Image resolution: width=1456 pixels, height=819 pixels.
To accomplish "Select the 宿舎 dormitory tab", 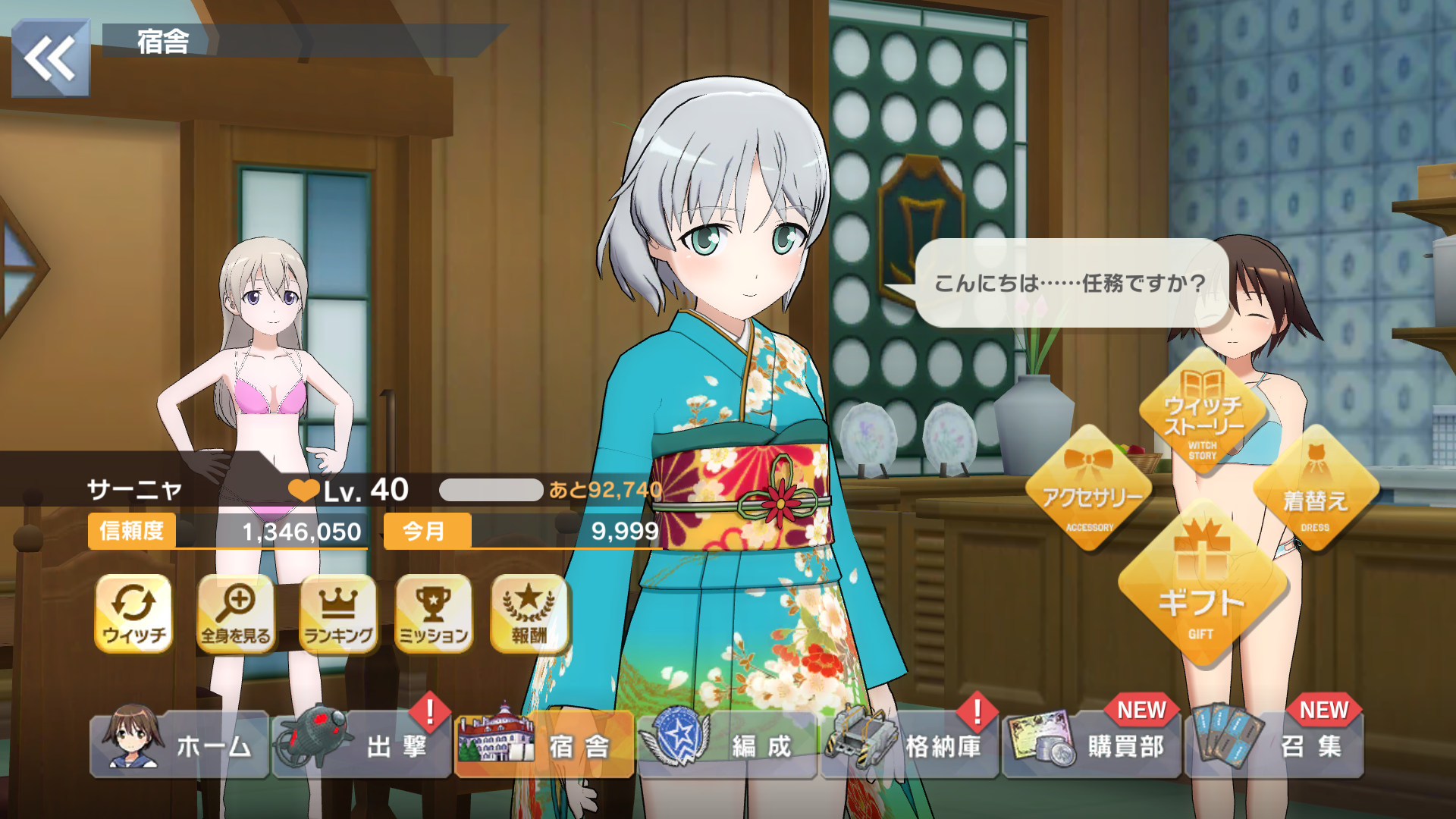I will click(x=544, y=745).
